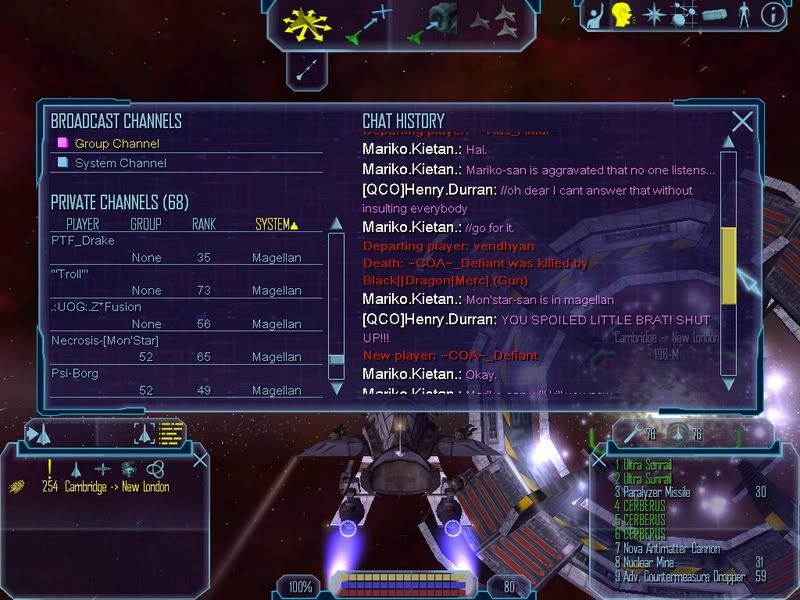Click the chat history scrollbar thumb

pos(728,264)
